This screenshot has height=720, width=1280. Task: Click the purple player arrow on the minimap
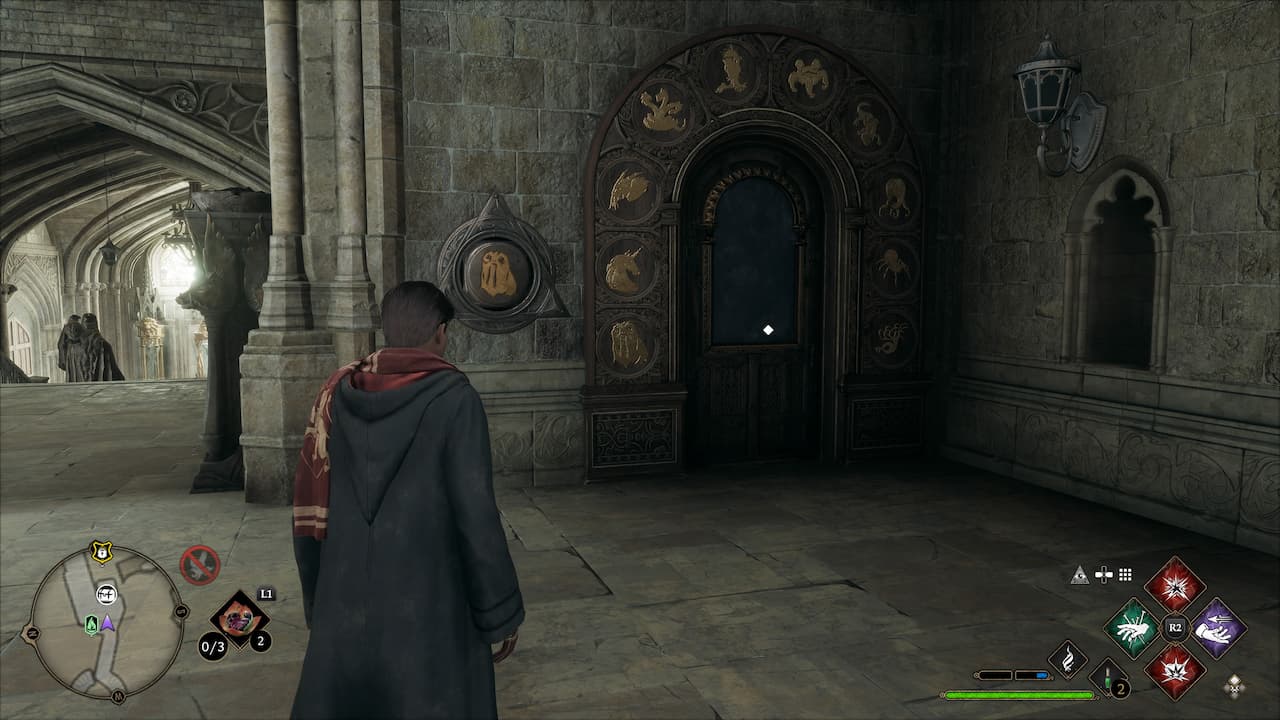pyautogui.click(x=108, y=625)
